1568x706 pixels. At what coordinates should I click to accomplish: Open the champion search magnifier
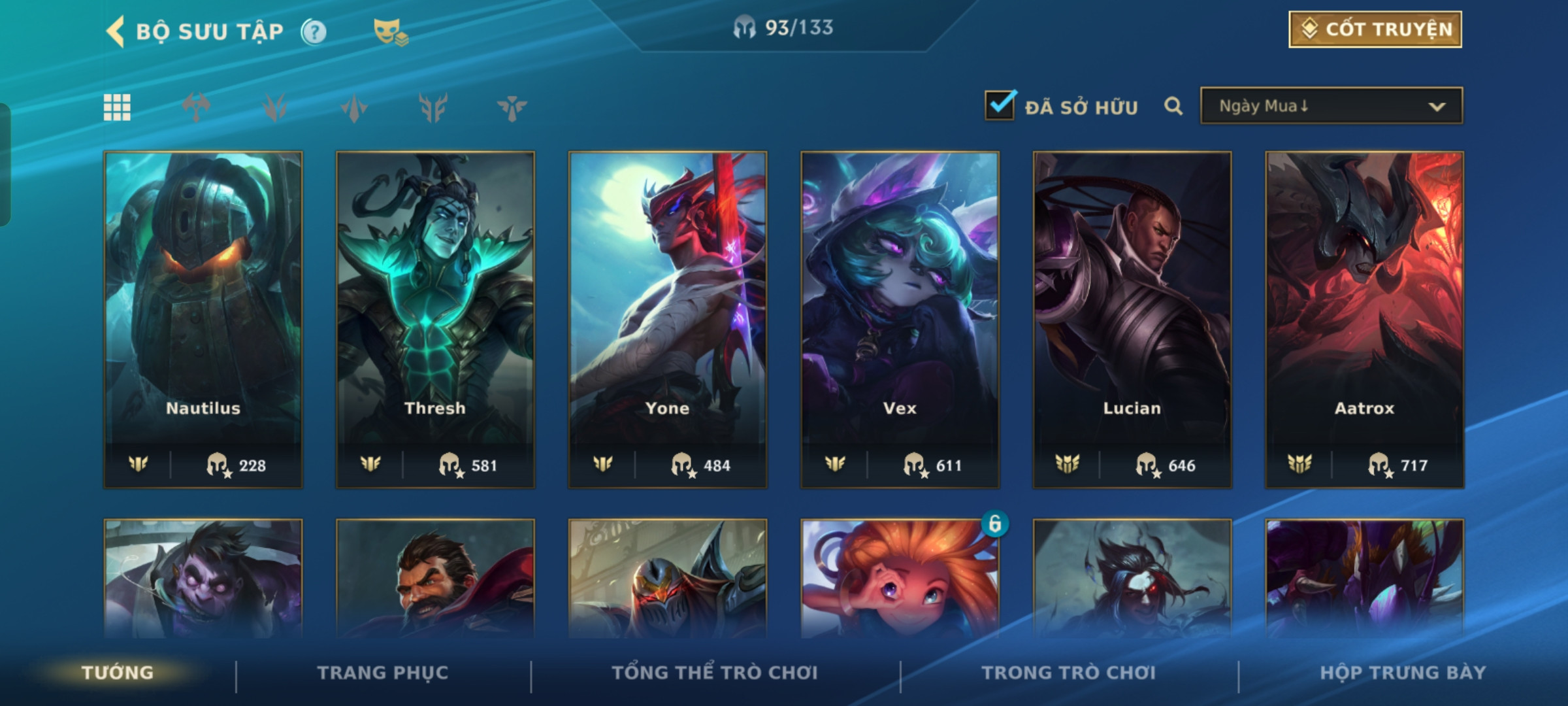1173,106
